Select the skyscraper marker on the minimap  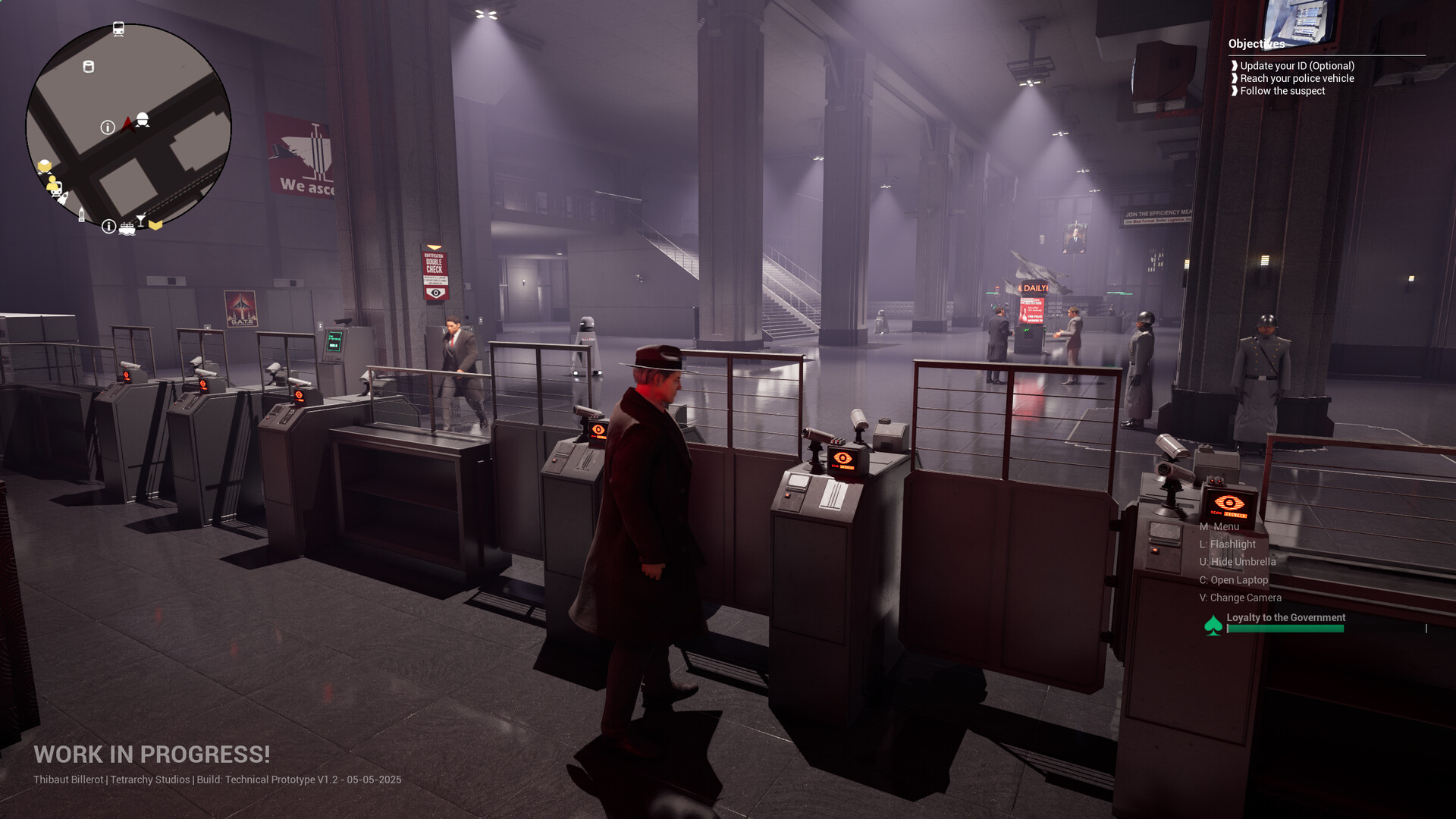[x=82, y=215]
